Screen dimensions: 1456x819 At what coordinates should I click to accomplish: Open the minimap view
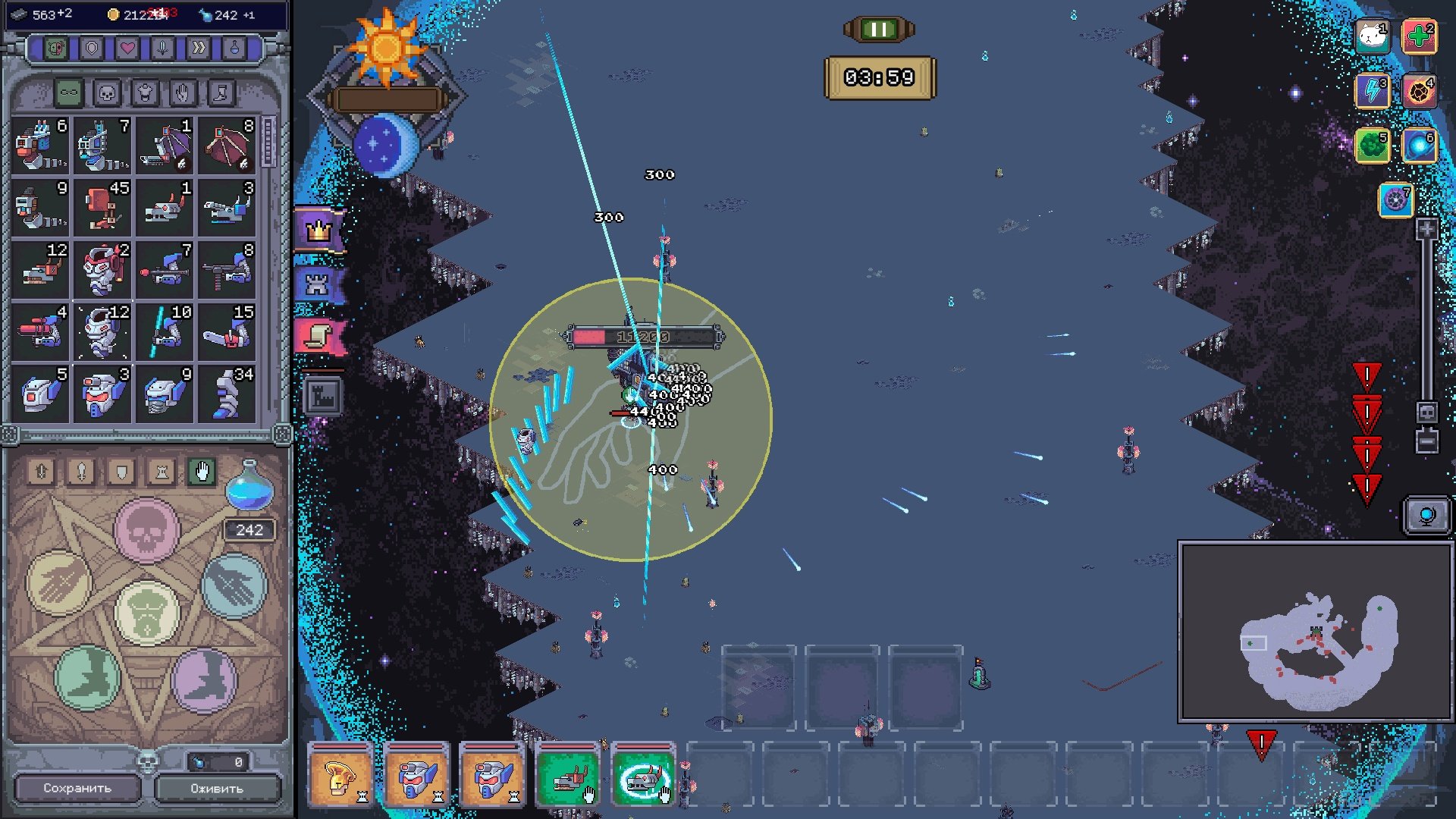(1316, 632)
